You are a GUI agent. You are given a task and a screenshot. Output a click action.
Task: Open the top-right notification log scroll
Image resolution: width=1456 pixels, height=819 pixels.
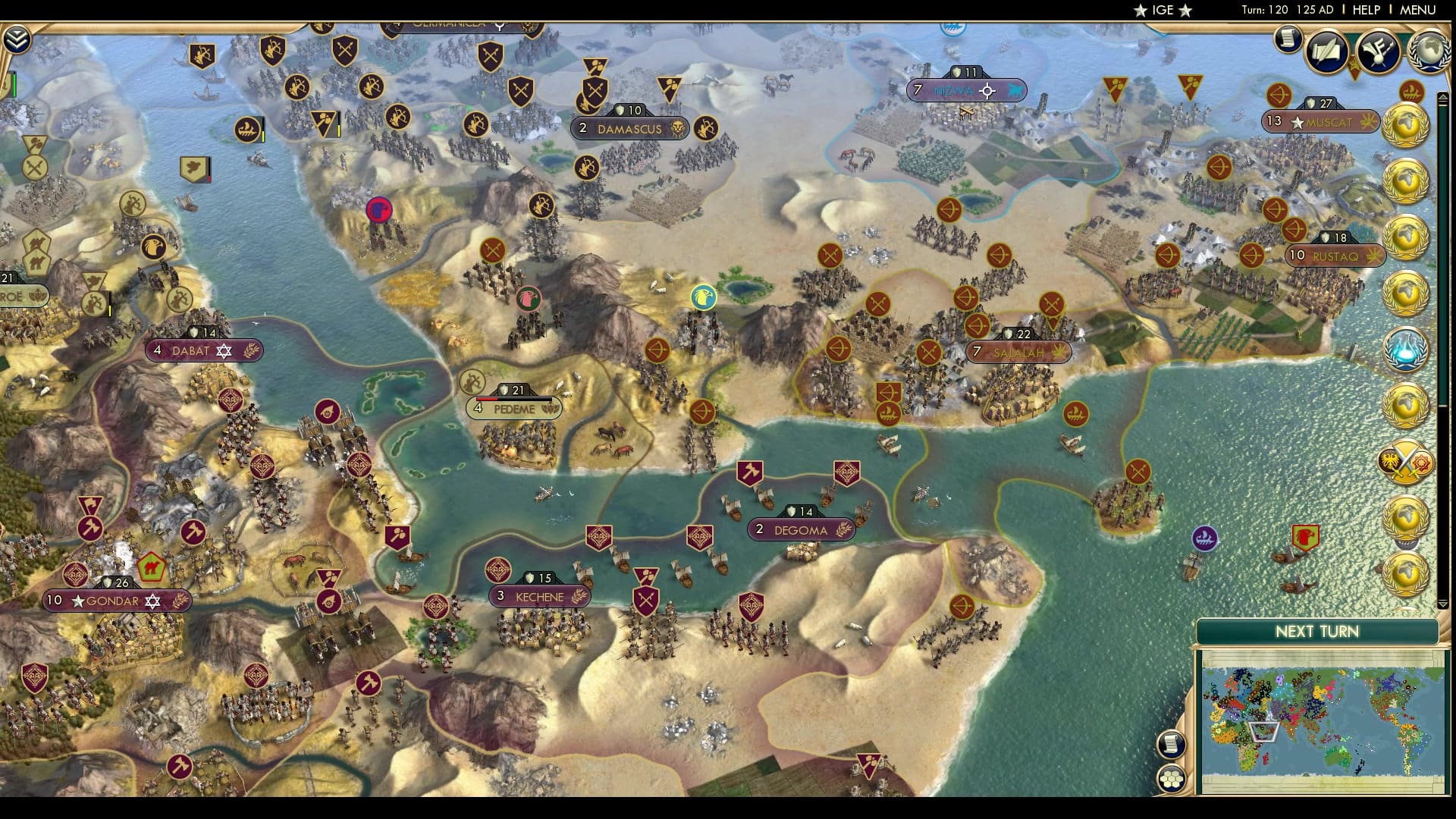pos(1287,39)
